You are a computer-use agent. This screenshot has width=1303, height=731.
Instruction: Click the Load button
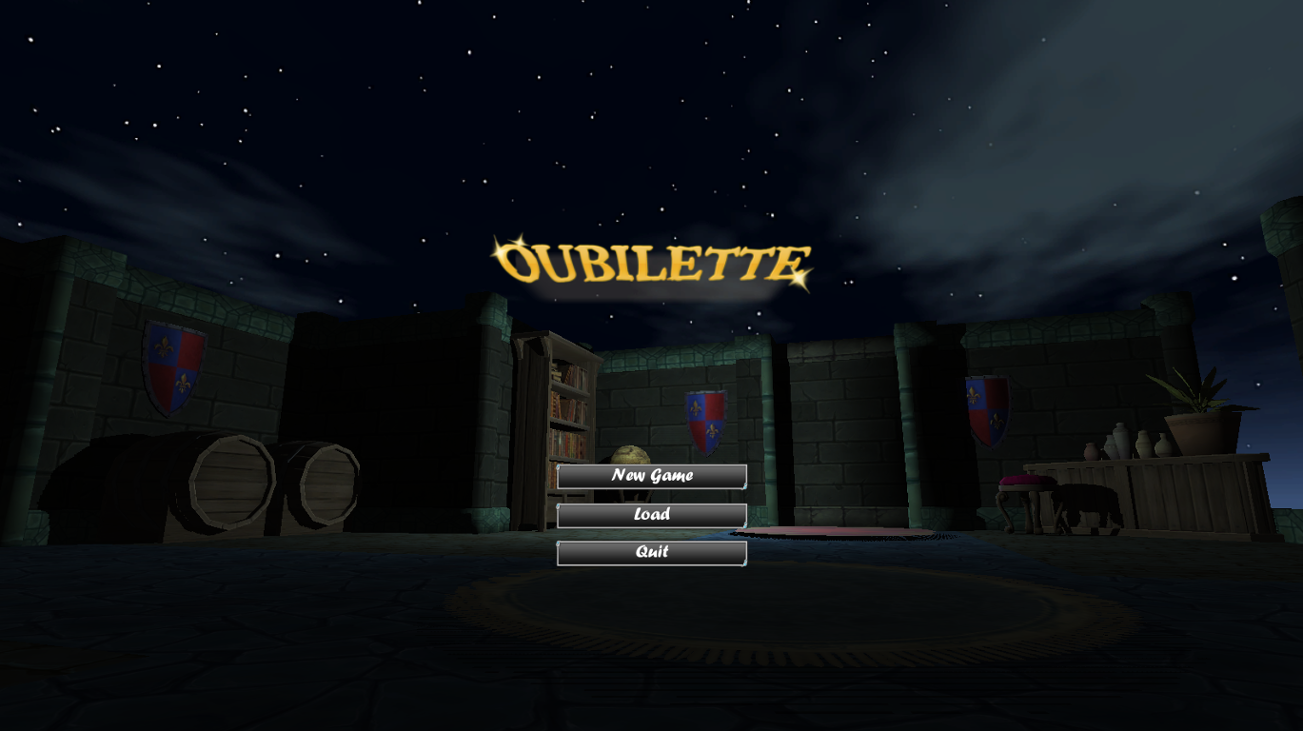[x=652, y=514]
